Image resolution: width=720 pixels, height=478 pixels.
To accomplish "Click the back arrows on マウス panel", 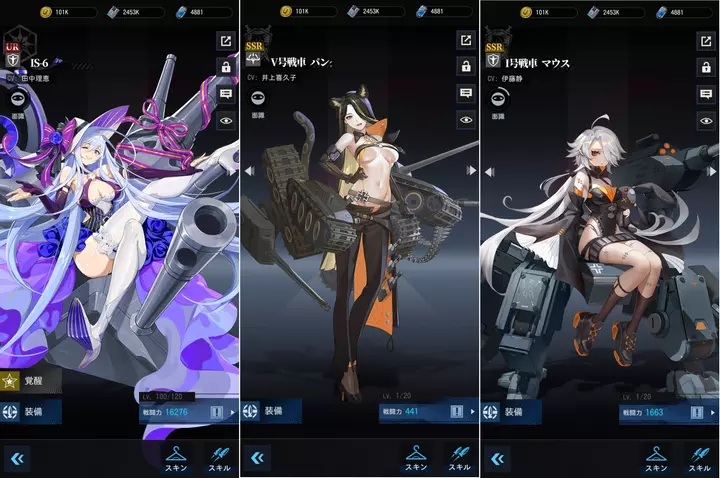I will (497, 458).
